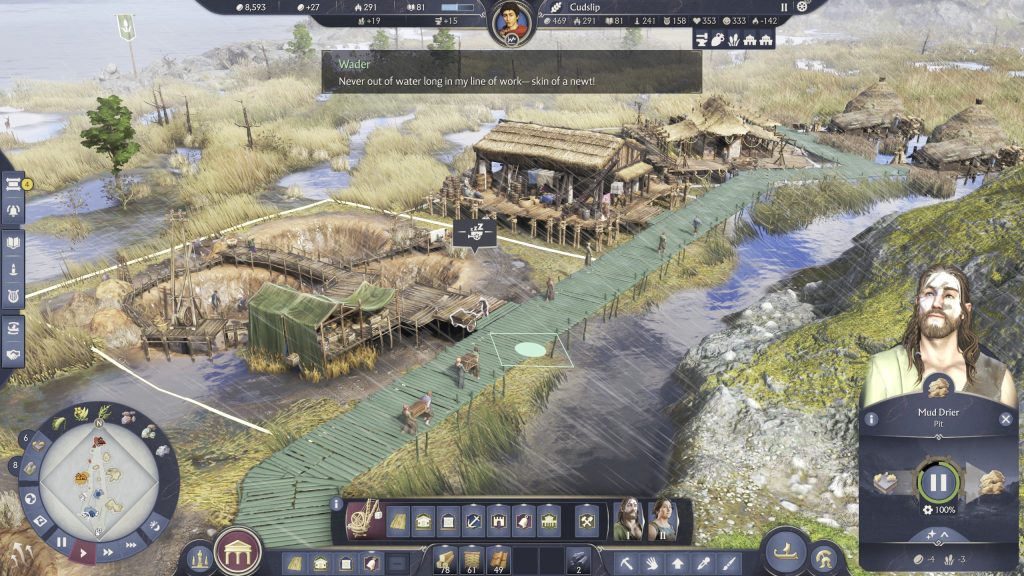This screenshot has width=1024, height=576.
Task: Pause the game speed on the minimap
Action: [61, 544]
